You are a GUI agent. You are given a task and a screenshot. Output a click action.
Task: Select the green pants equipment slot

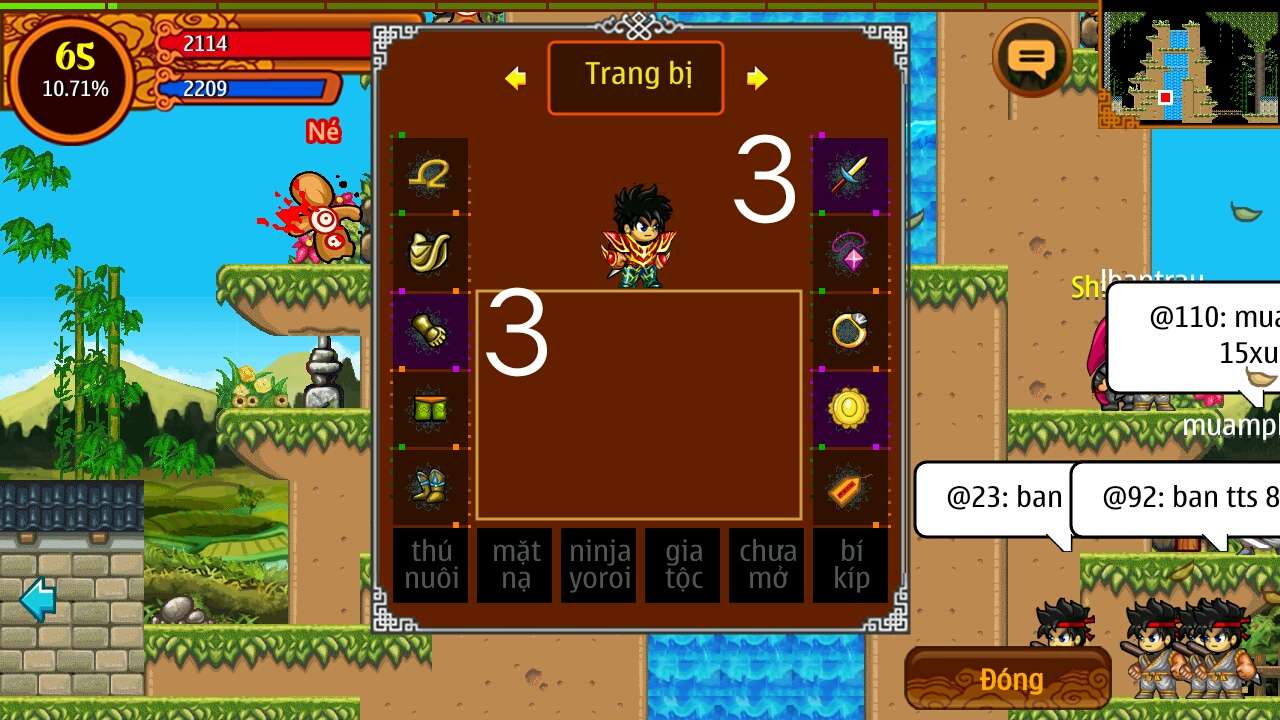(x=430, y=409)
